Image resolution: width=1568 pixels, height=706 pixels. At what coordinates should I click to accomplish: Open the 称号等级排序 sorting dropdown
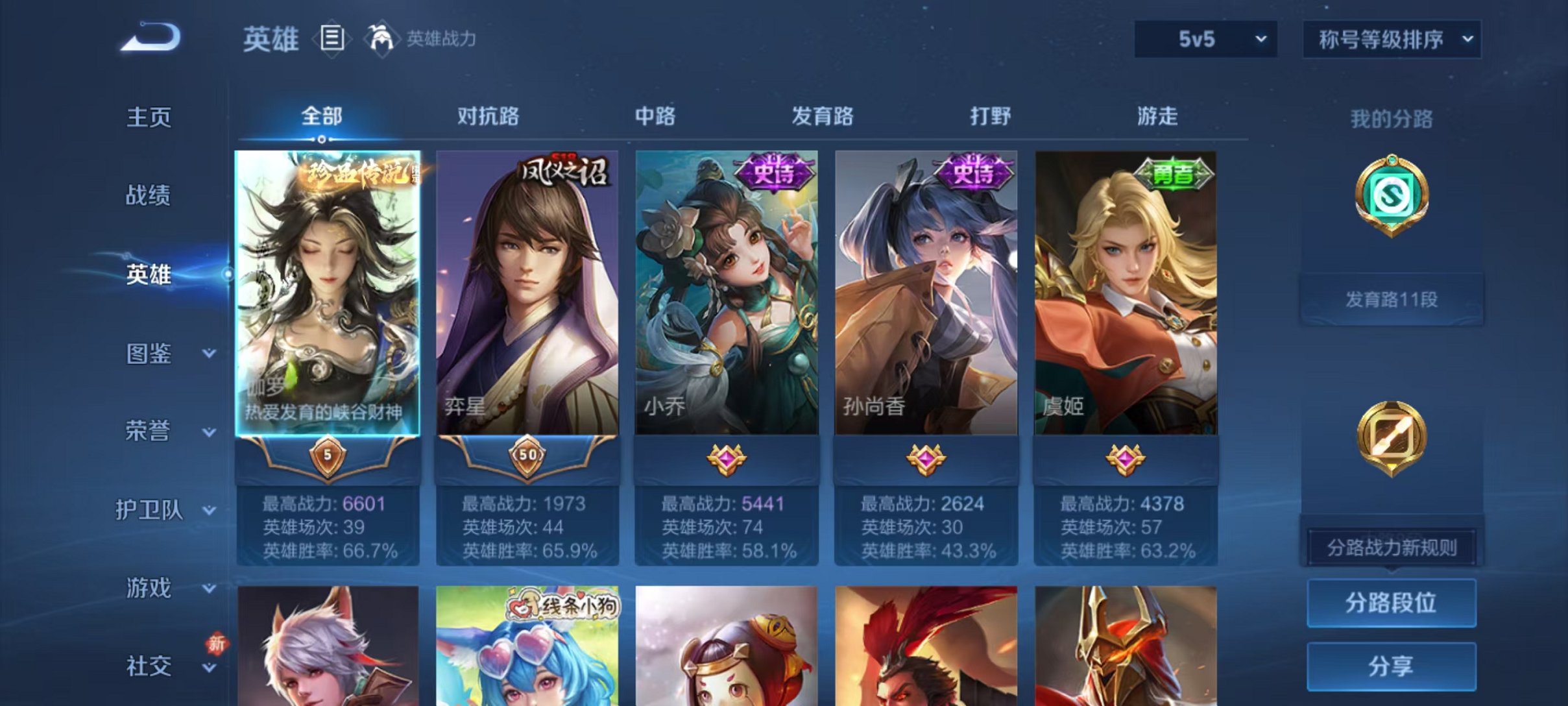pos(1391,40)
